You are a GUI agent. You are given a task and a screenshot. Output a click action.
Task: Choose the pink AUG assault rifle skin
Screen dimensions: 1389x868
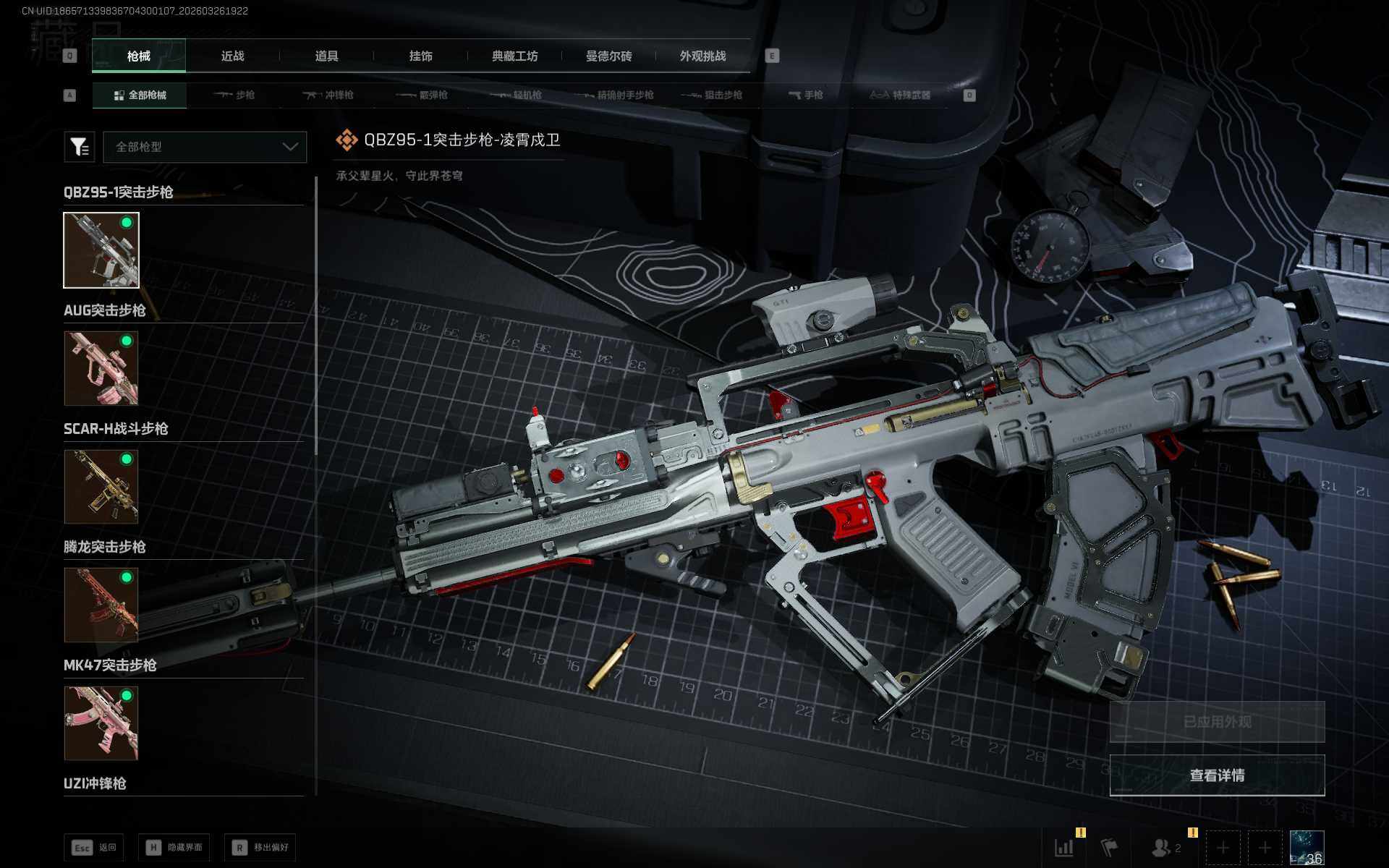(x=101, y=368)
